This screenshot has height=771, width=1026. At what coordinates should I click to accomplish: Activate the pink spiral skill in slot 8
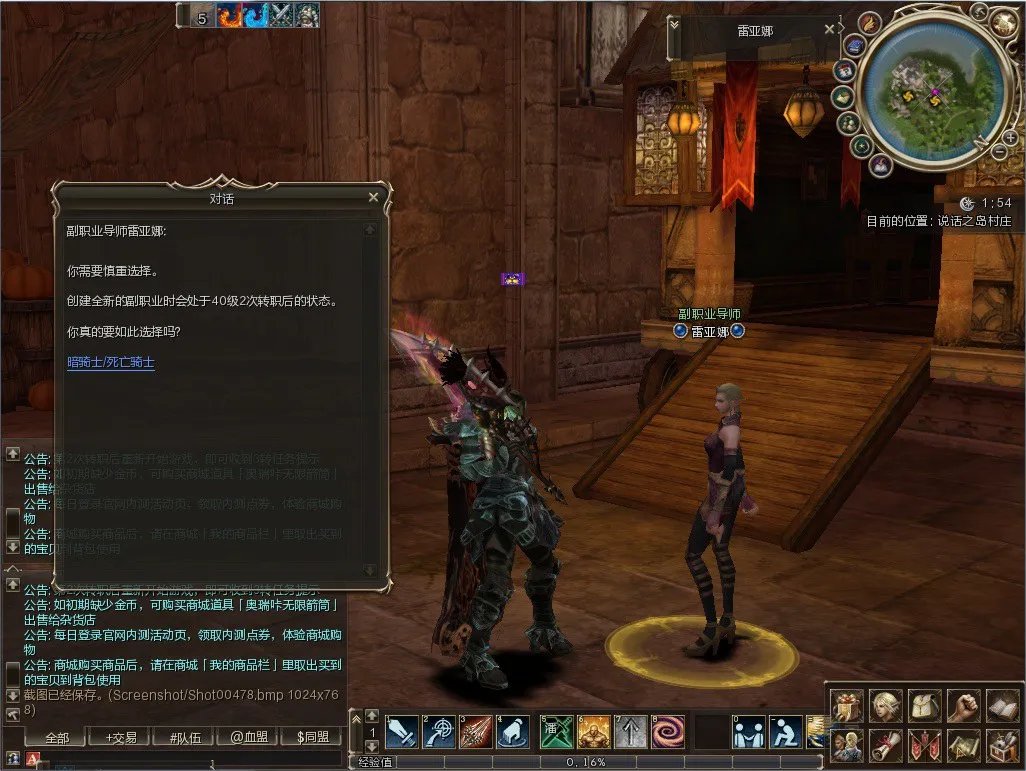(668, 732)
